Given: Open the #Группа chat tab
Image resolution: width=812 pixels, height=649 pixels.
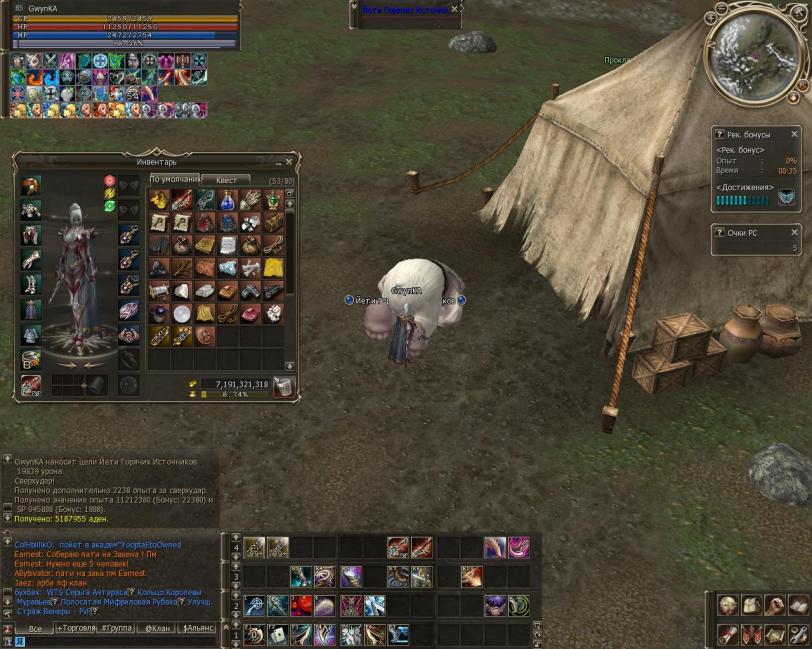Looking at the screenshot, I should (117, 629).
